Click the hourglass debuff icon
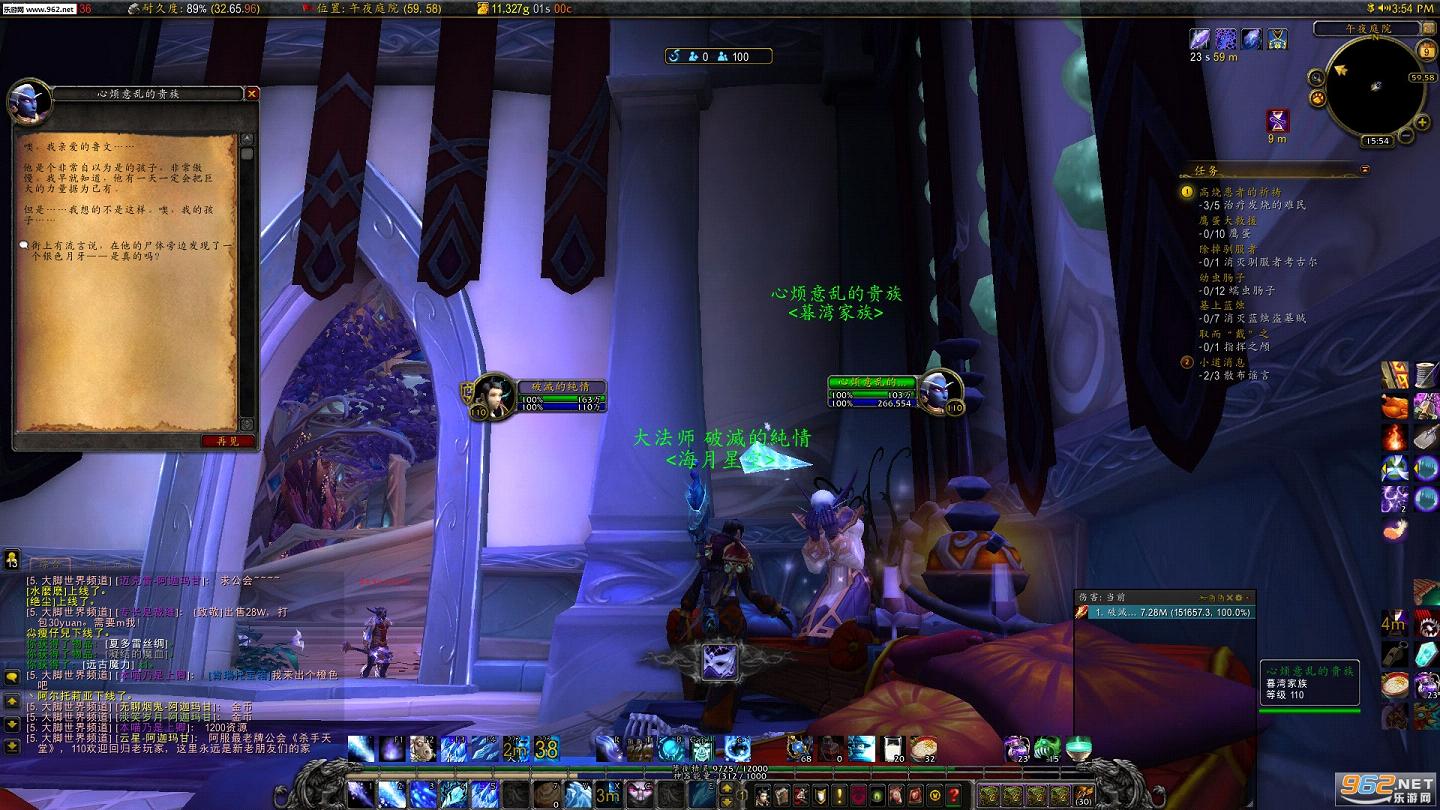Viewport: 1440px width, 810px height. point(1277,122)
